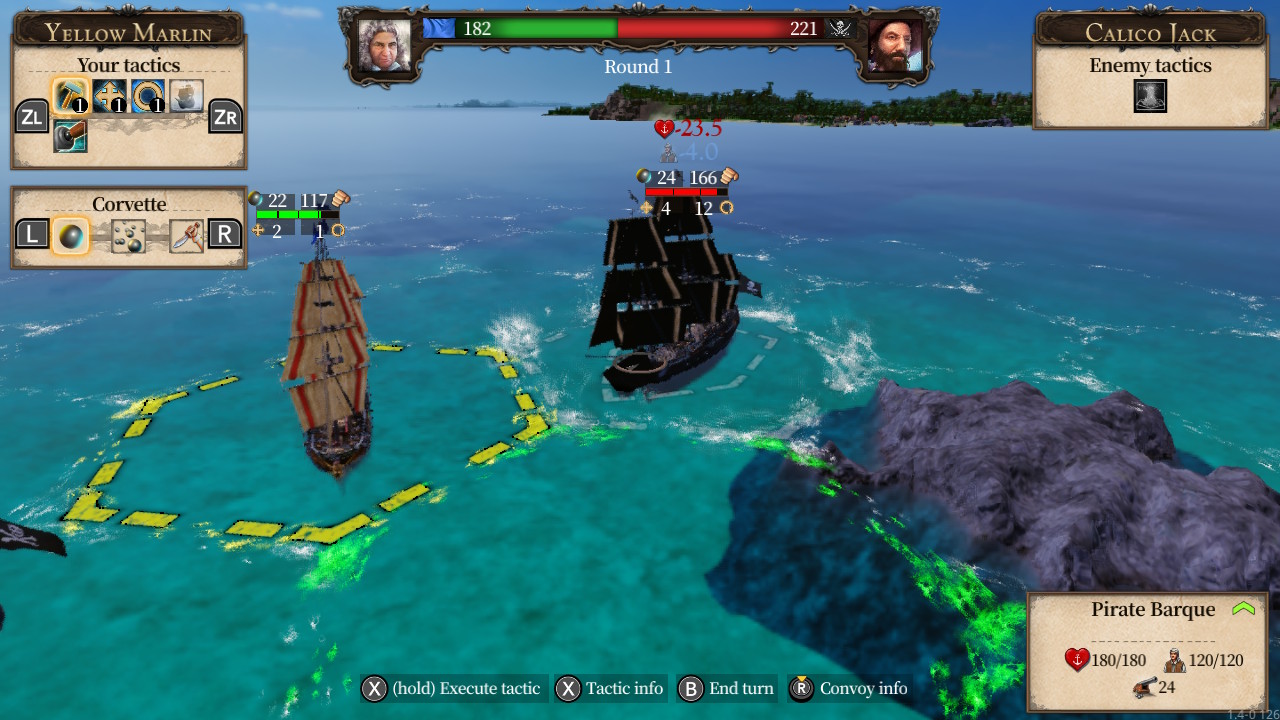Collapse the Pirate Barque info panel chevron
The width and height of the screenshot is (1280, 720).
click(x=1242, y=606)
